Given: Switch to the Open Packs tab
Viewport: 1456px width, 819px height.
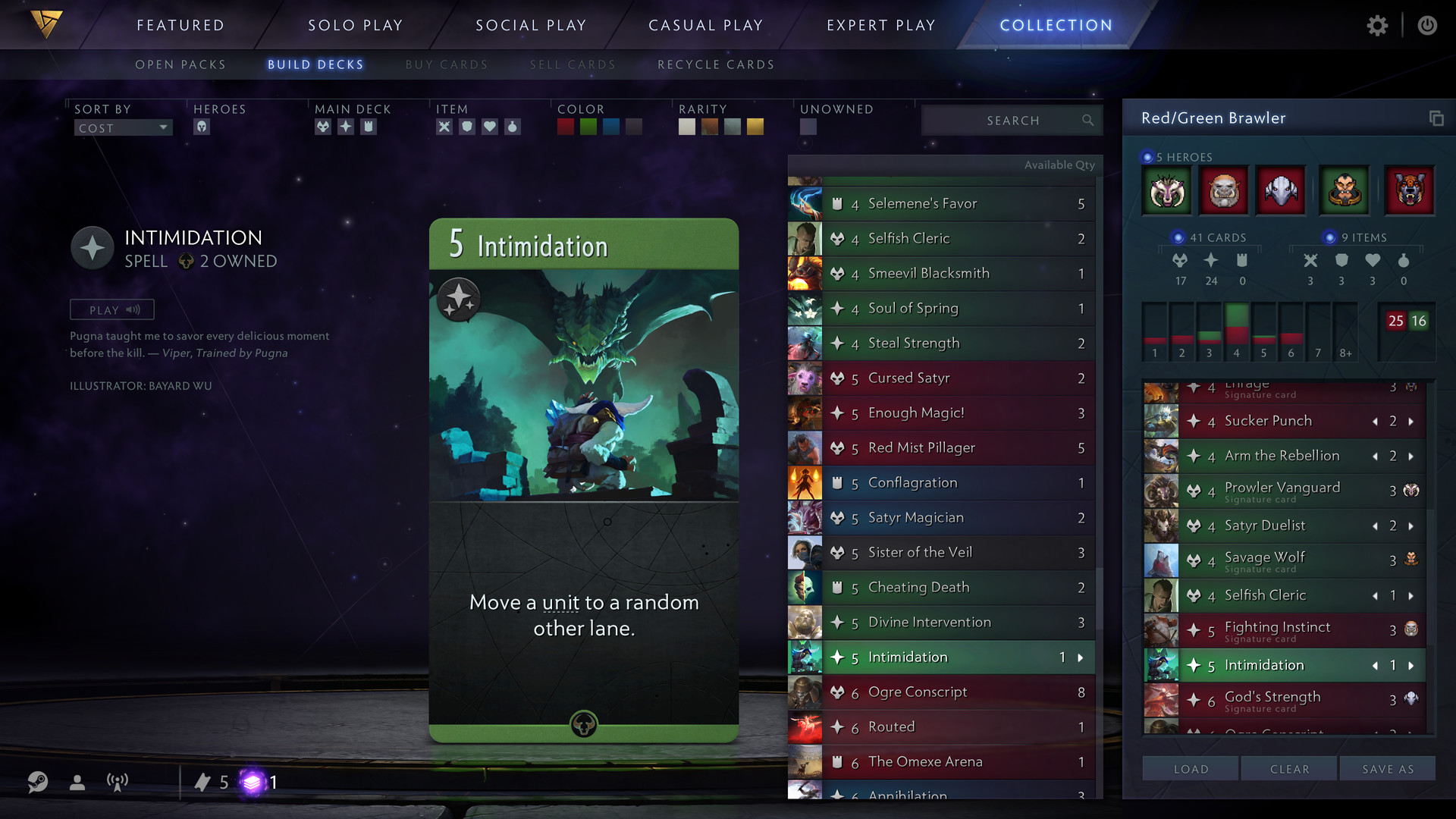Looking at the screenshot, I should click(180, 64).
